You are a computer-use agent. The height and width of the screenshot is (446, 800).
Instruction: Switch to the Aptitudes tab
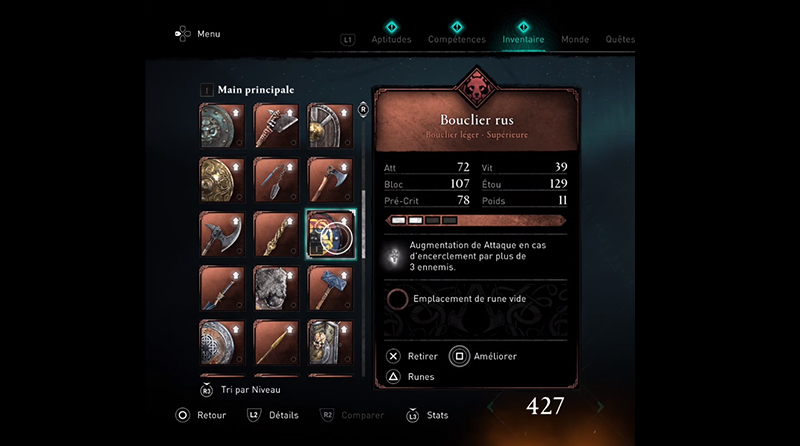pos(392,40)
